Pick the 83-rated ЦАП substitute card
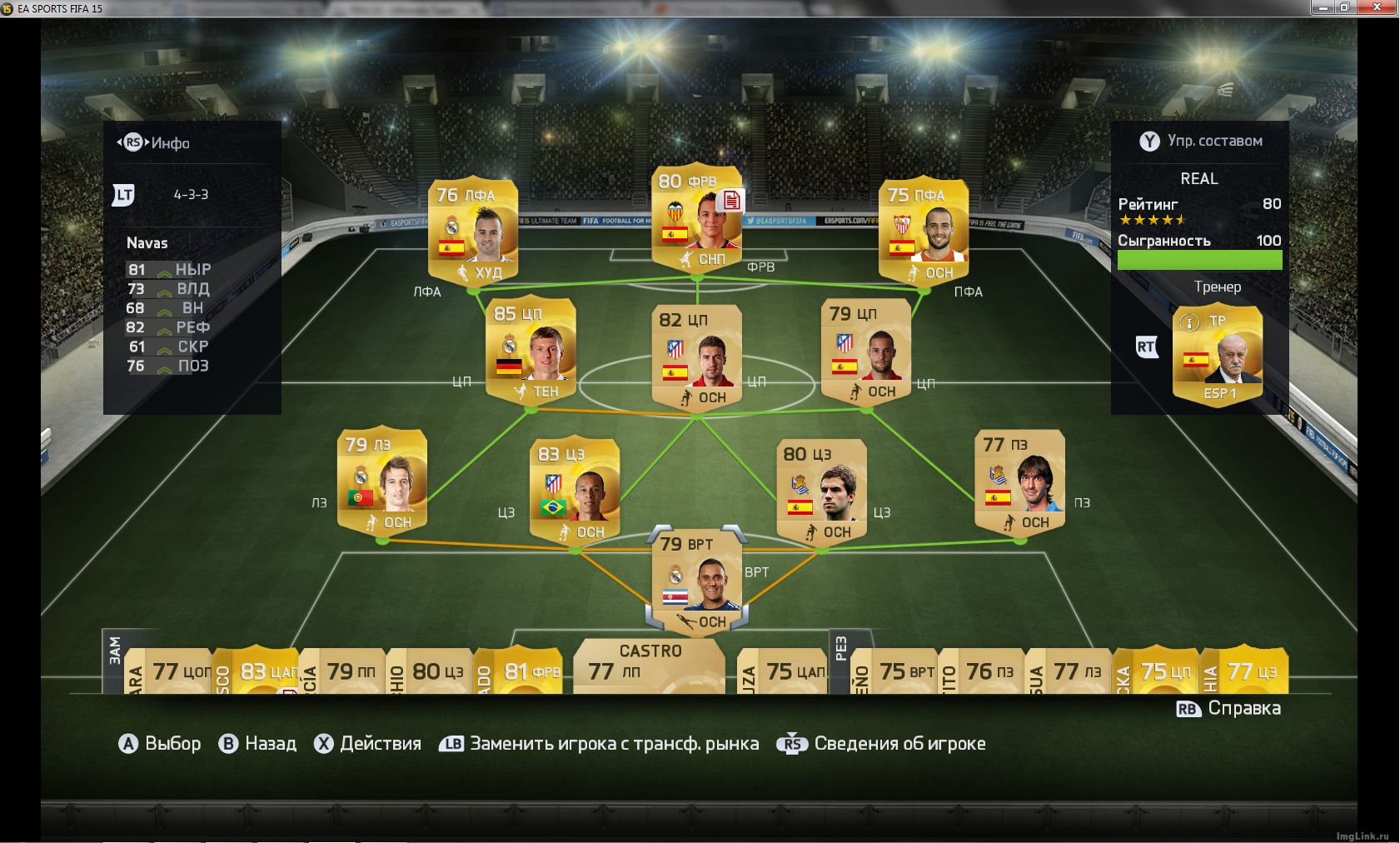The height and width of the screenshot is (843, 1400). pos(257,671)
